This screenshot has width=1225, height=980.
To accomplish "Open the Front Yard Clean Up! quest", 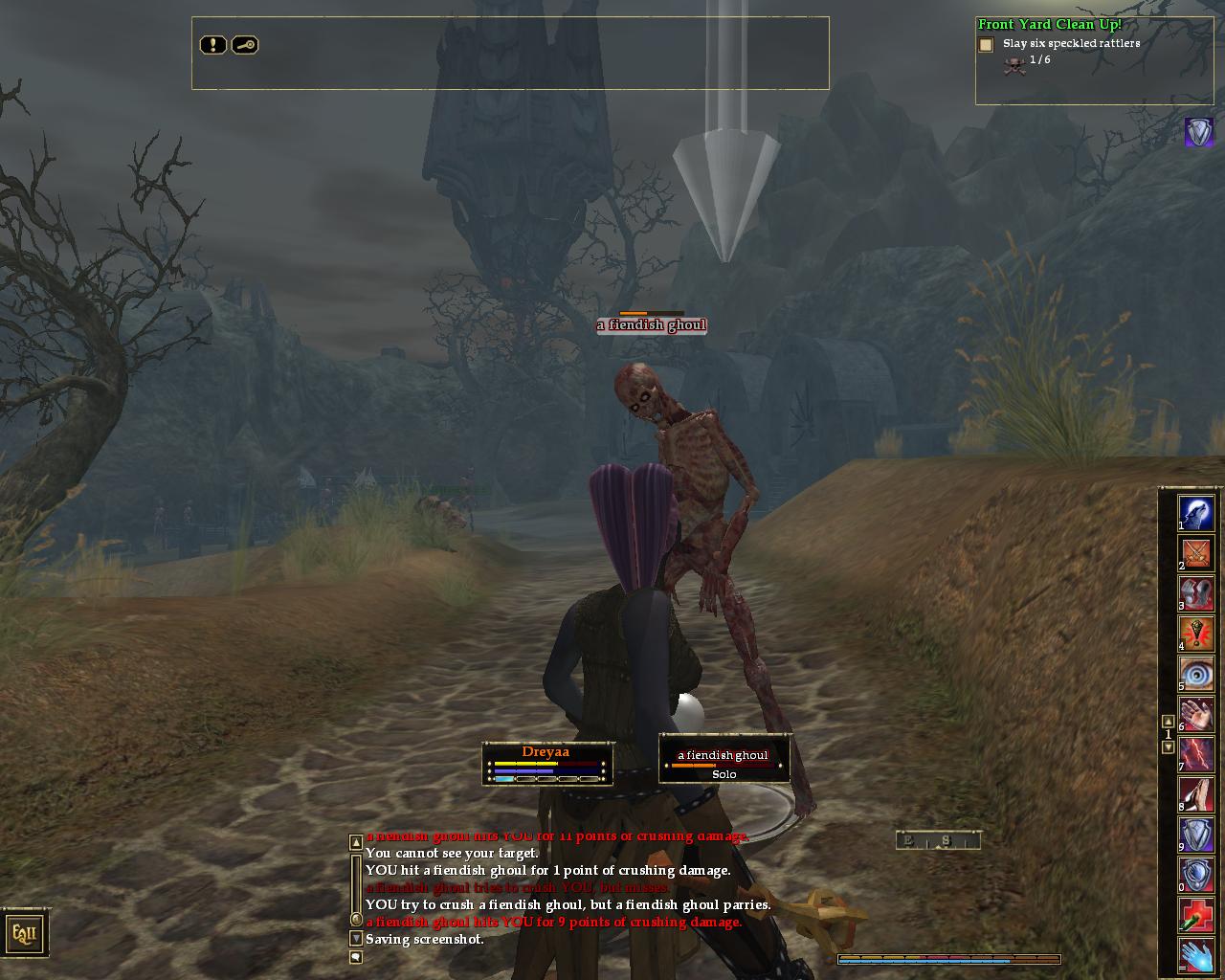I will point(1049,25).
